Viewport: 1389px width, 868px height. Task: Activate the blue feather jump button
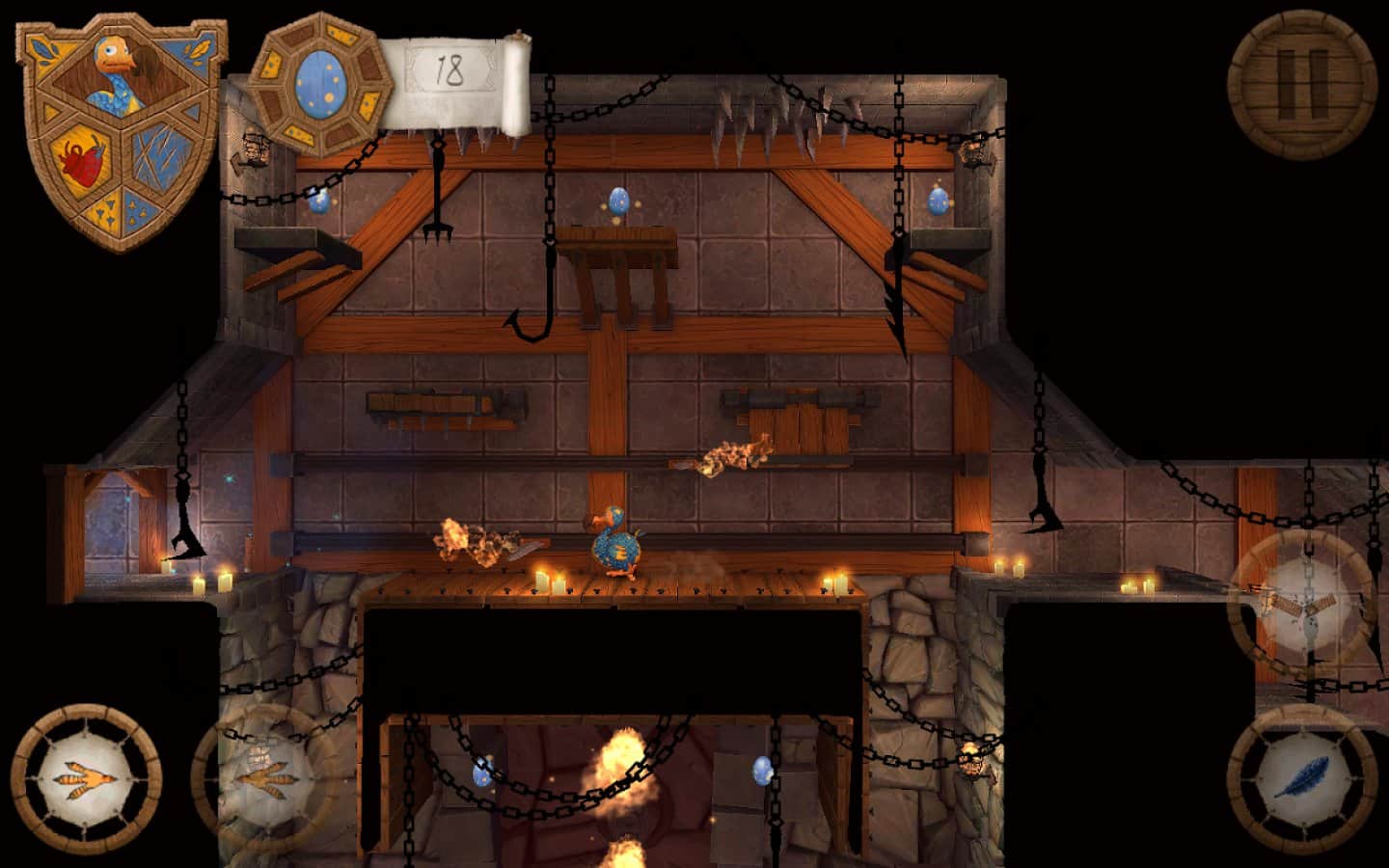tap(1302, 777)
